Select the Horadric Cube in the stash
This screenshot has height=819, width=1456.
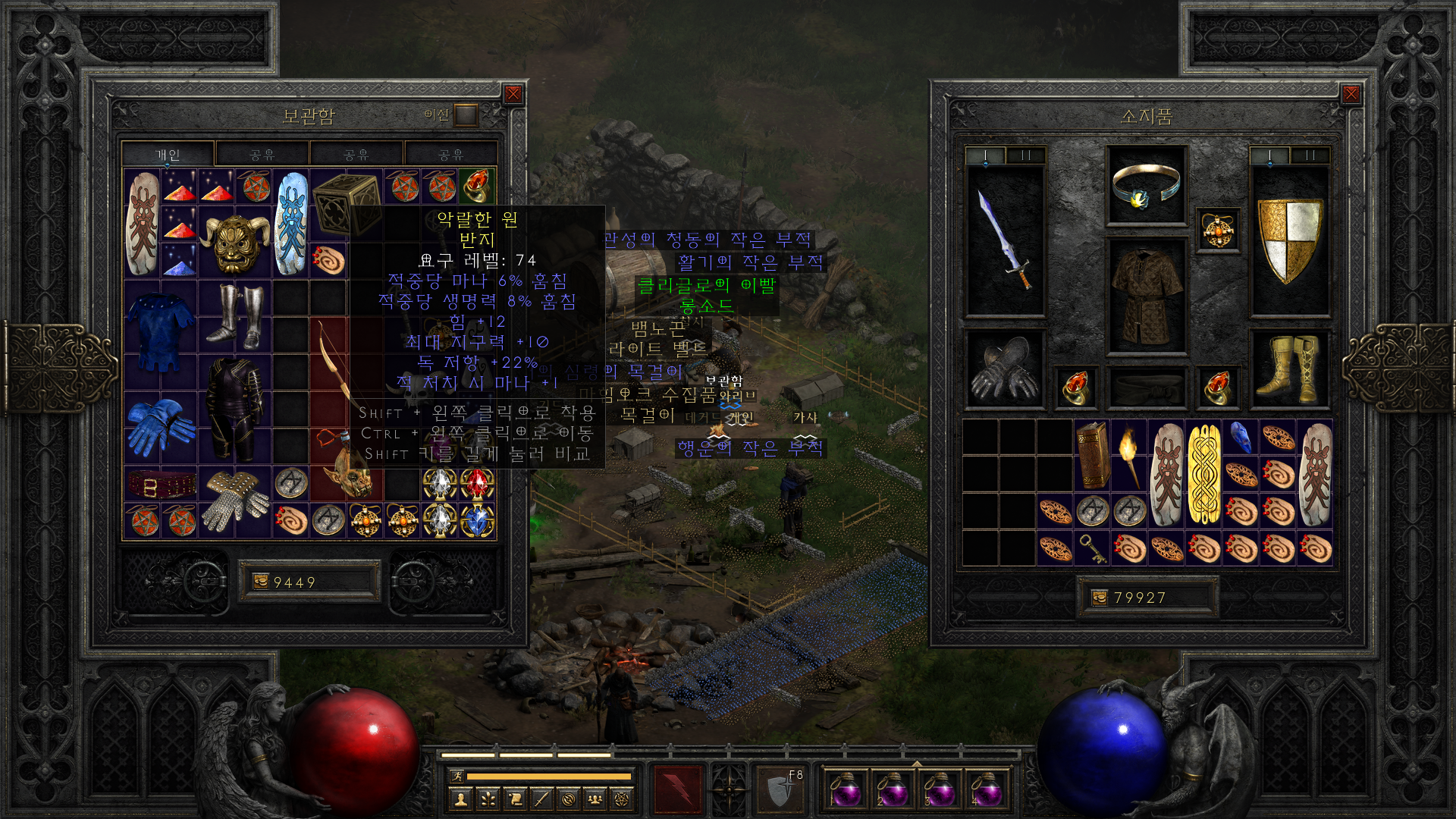pyautogui.click(x=345, y=203)
